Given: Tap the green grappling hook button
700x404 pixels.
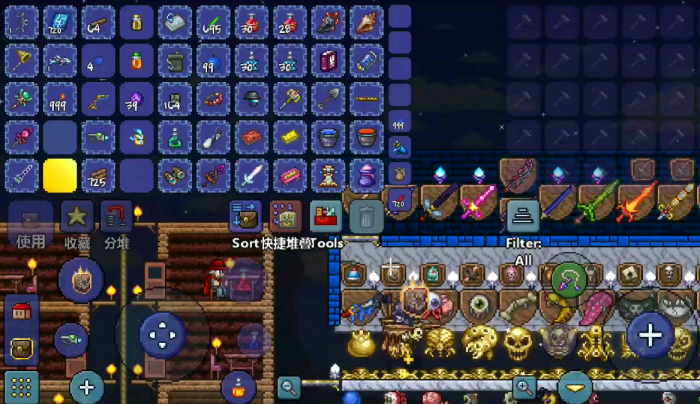Looking at the screenshot, I should (x=568, y=275).
